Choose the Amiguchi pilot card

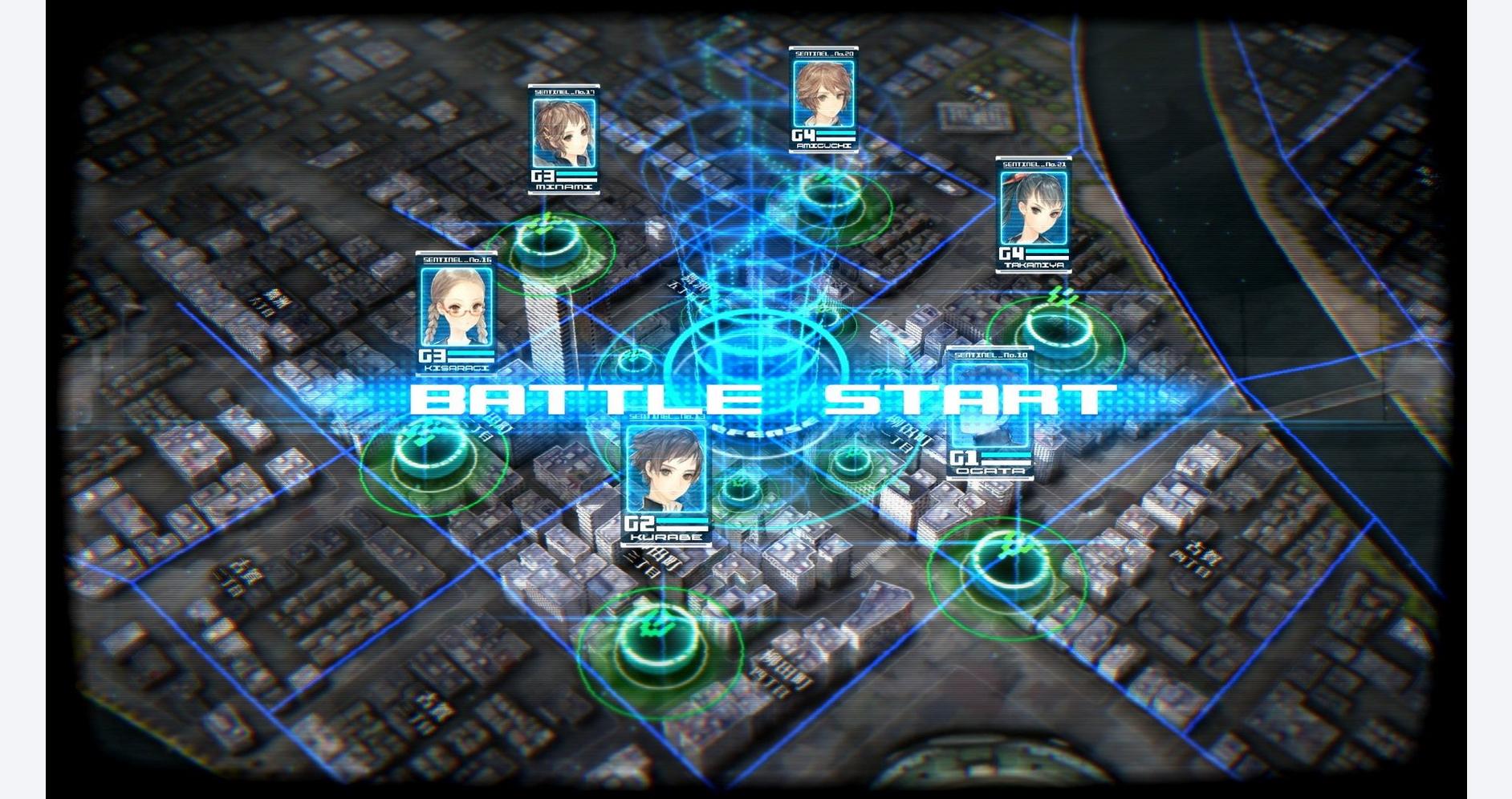pos(823,99)
